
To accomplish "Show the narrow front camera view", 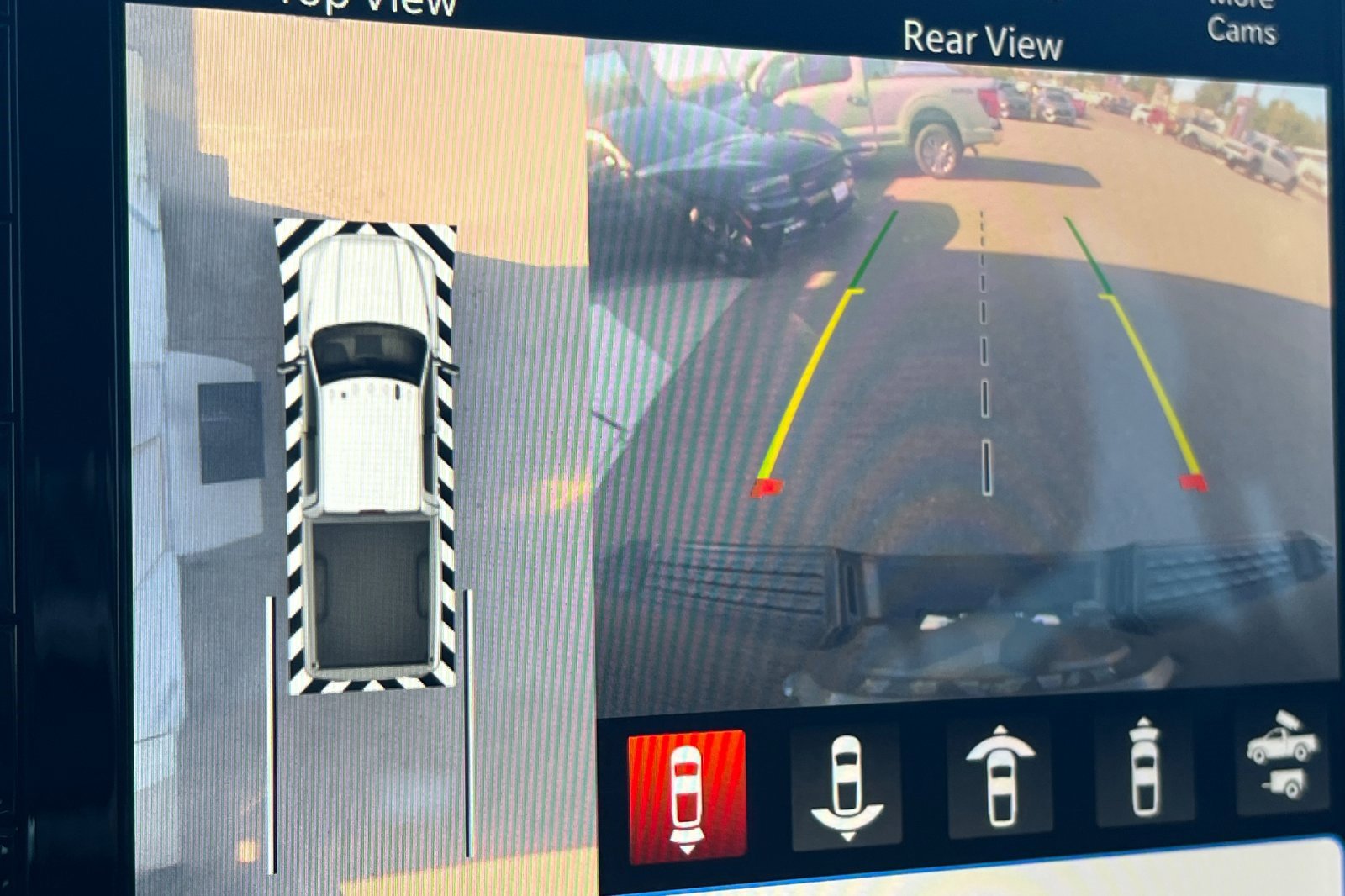I will [1144, 770].
